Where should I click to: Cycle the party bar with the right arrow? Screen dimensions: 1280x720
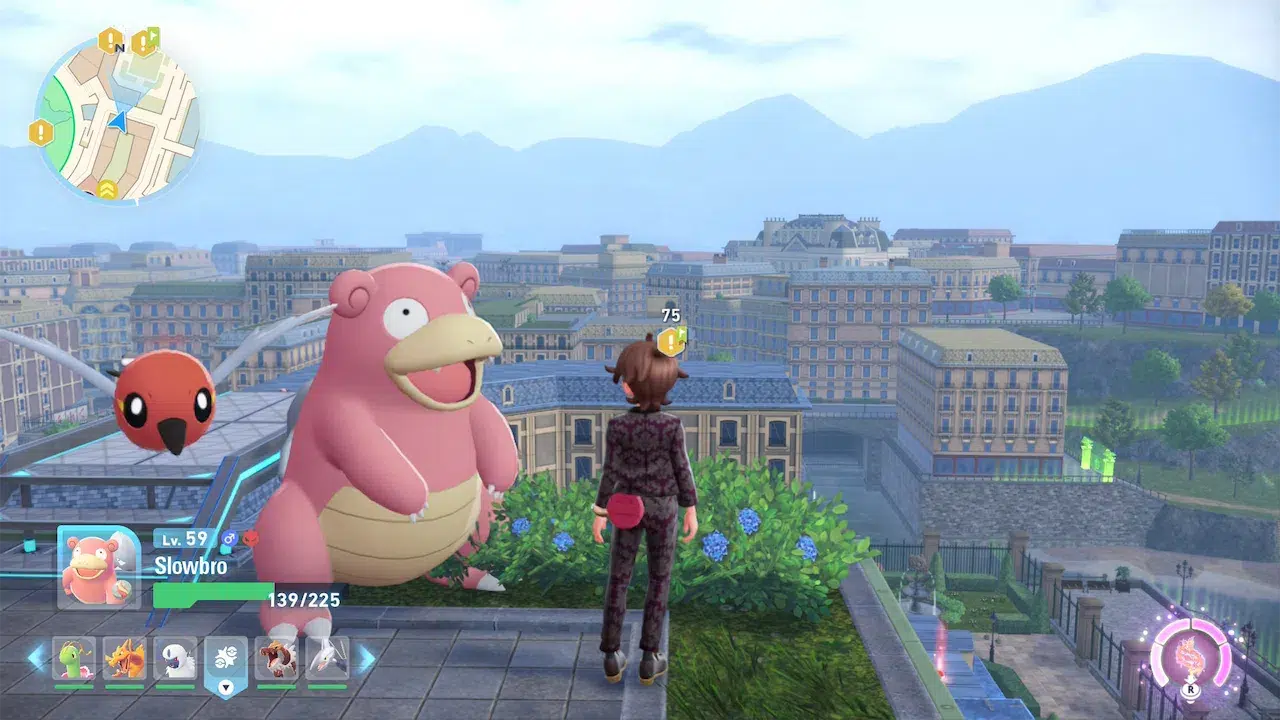pyautogui.click(x=366, y=658)
